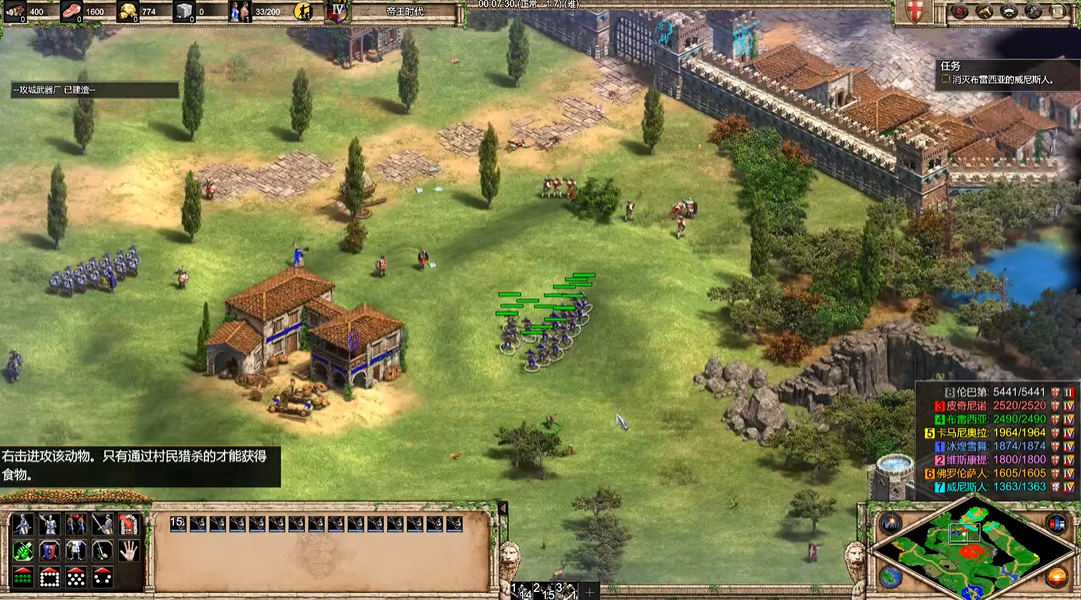1081x600 pixels.
Task: Toggle the 消灭布雷西亚的威尼斯人 objective checkbox
Action: [944, 79]
